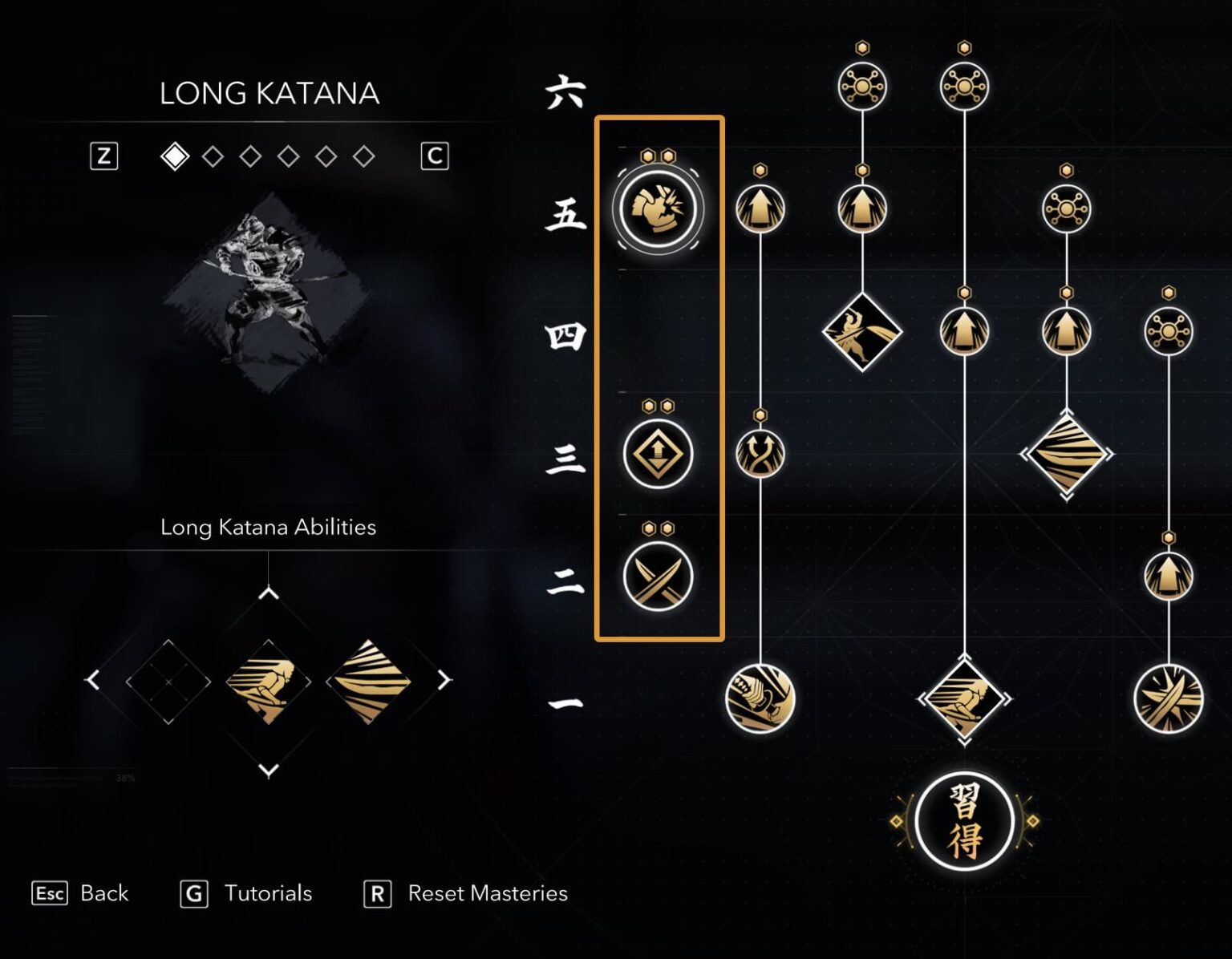
Task: Select the topmost network-style mastery node
Action: point(862,85)
